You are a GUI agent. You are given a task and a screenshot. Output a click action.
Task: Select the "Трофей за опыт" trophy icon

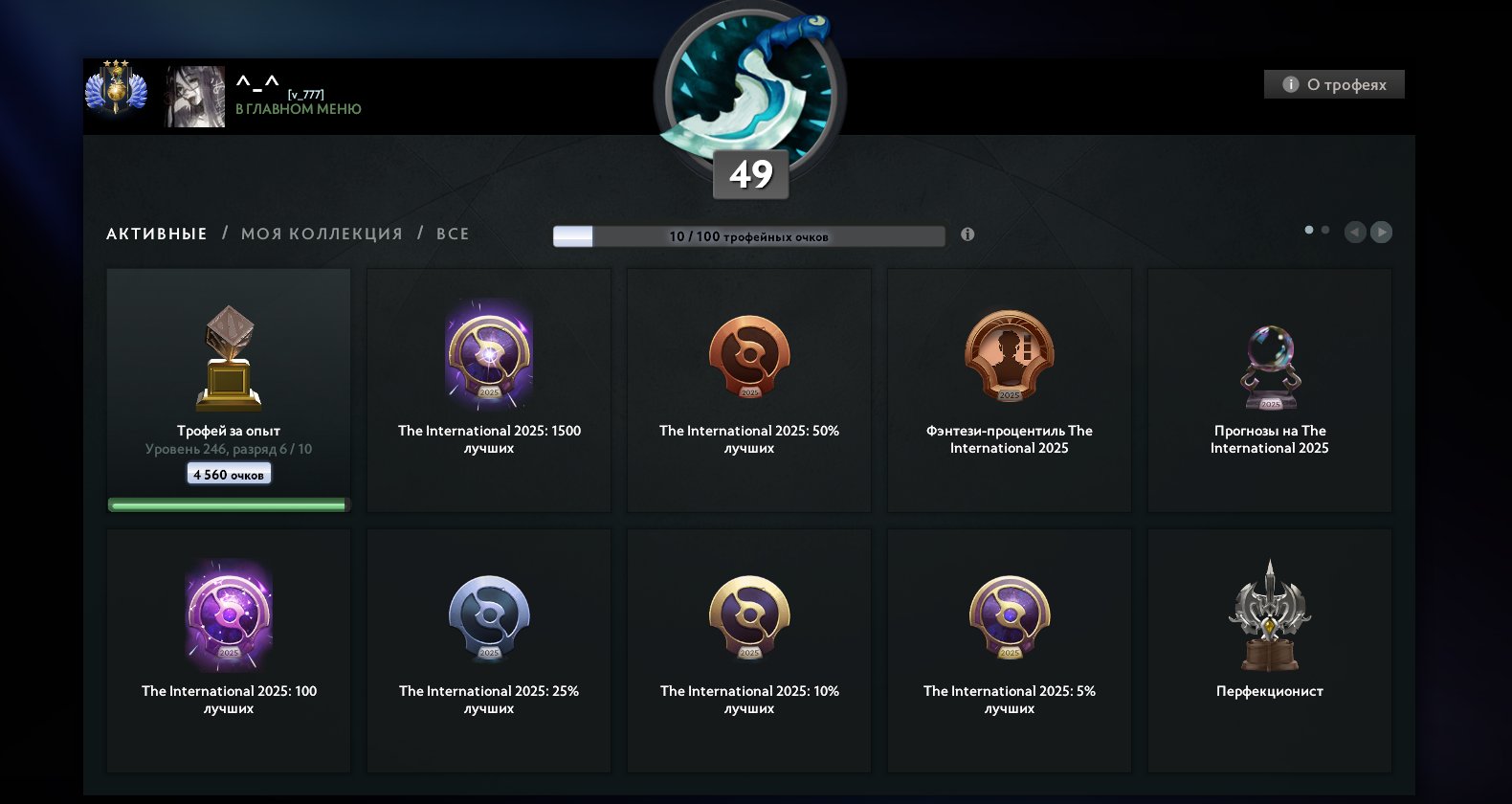point(228,356)
